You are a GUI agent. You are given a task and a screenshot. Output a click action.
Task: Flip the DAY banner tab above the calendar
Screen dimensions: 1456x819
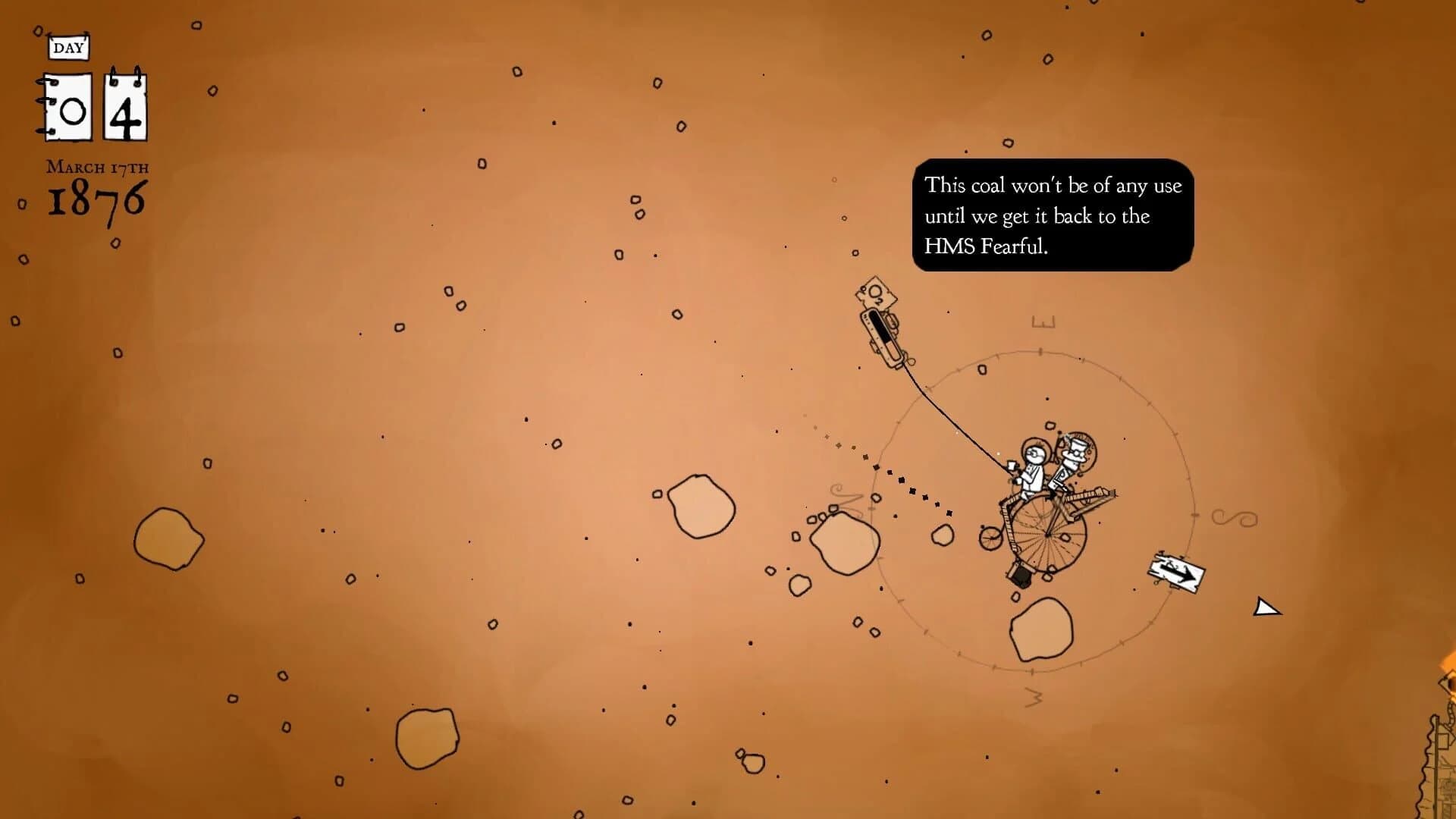69,48
